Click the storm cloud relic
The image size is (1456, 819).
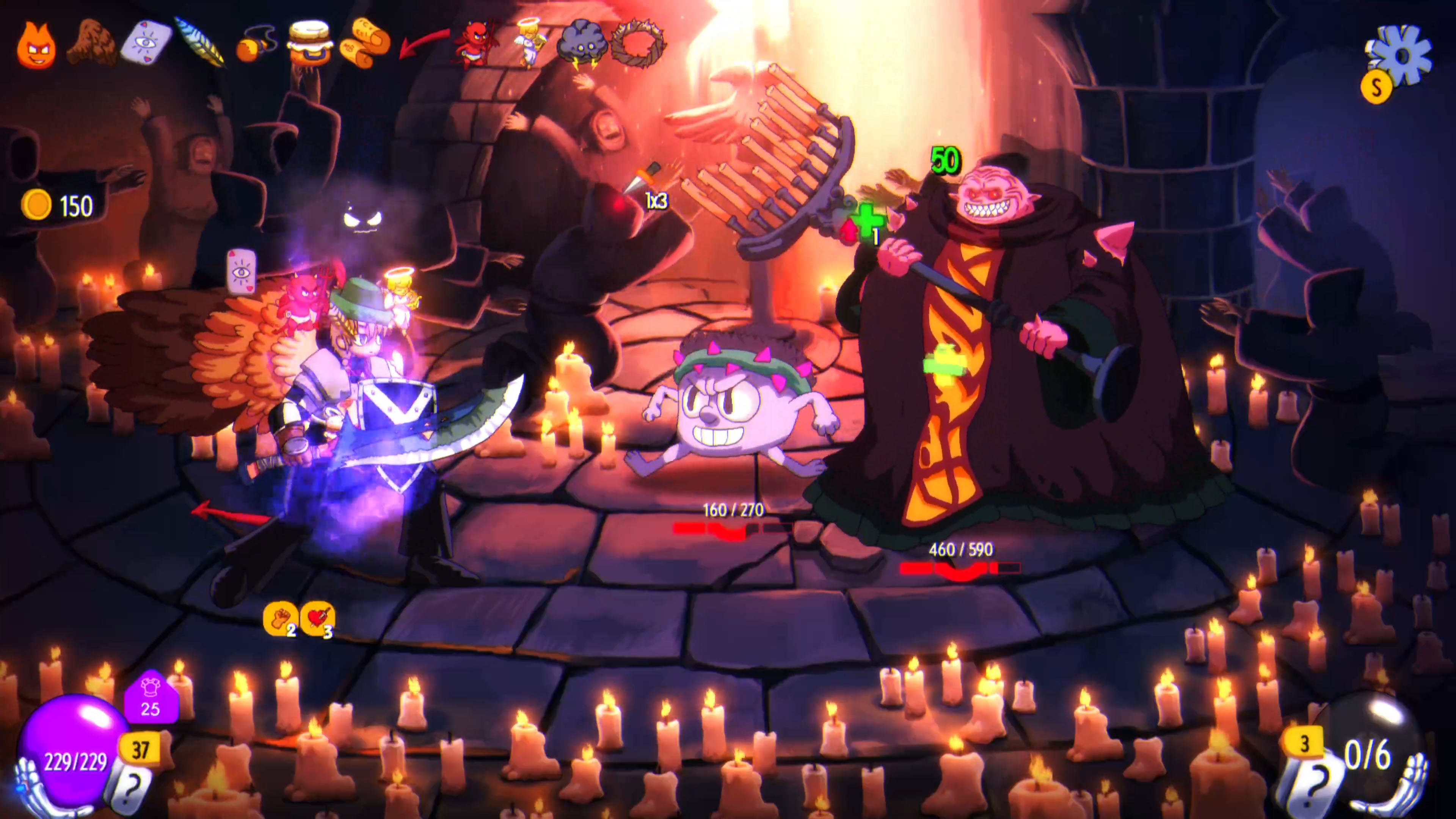[582, 42]
